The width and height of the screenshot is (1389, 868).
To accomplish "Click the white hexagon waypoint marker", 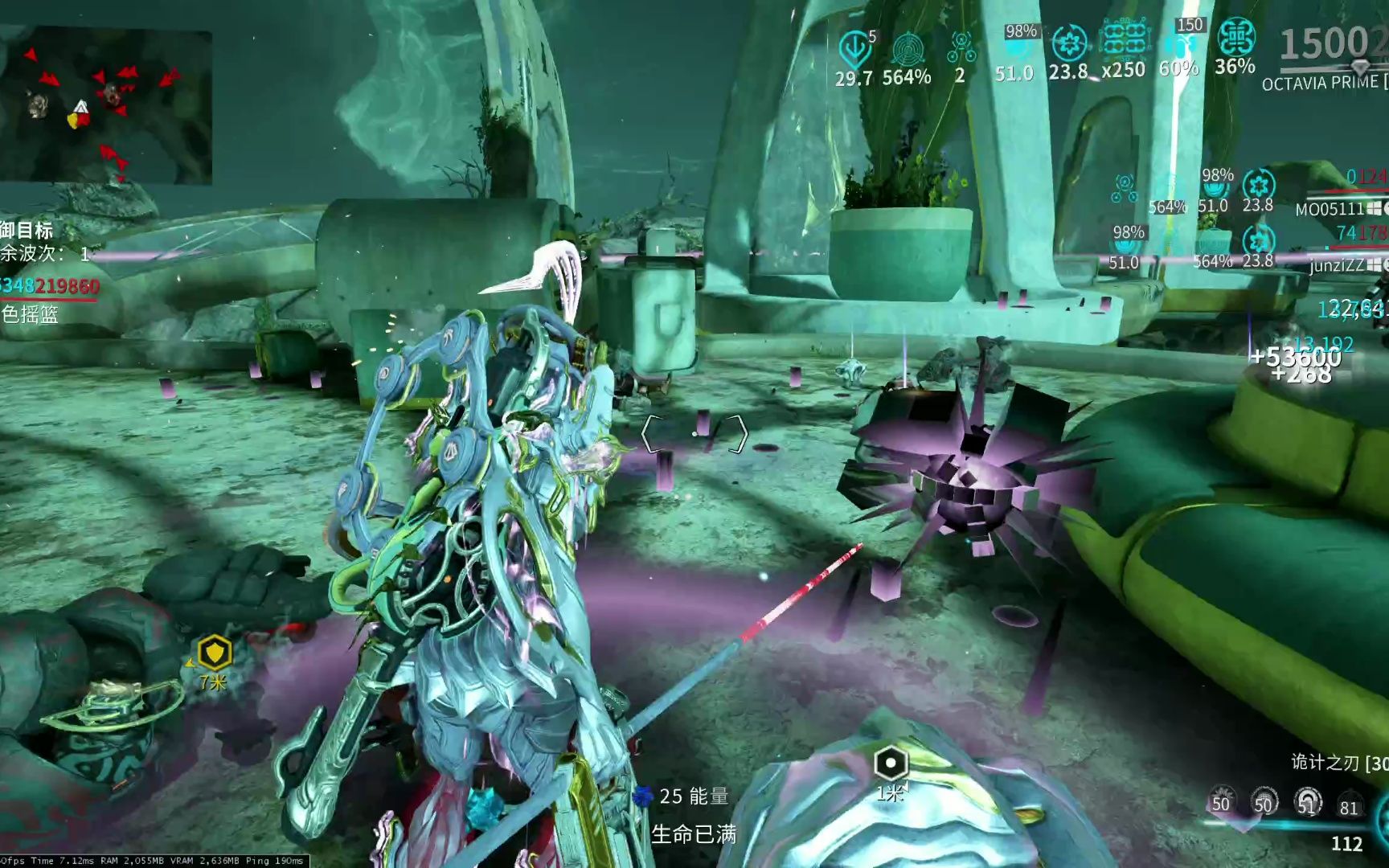I will coord(890,763).
